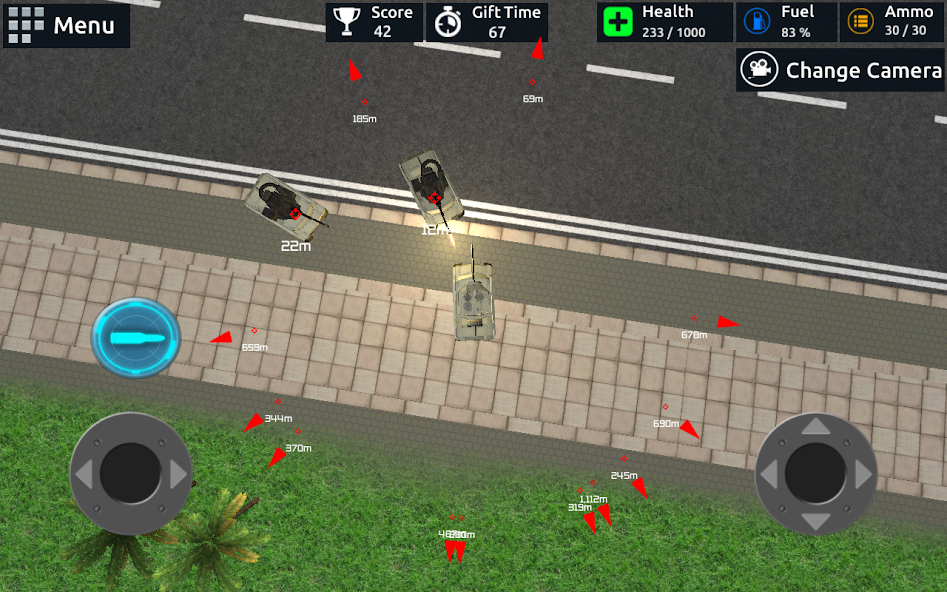Tap left arrow on the two-arrow joystick

coord(84,474)
